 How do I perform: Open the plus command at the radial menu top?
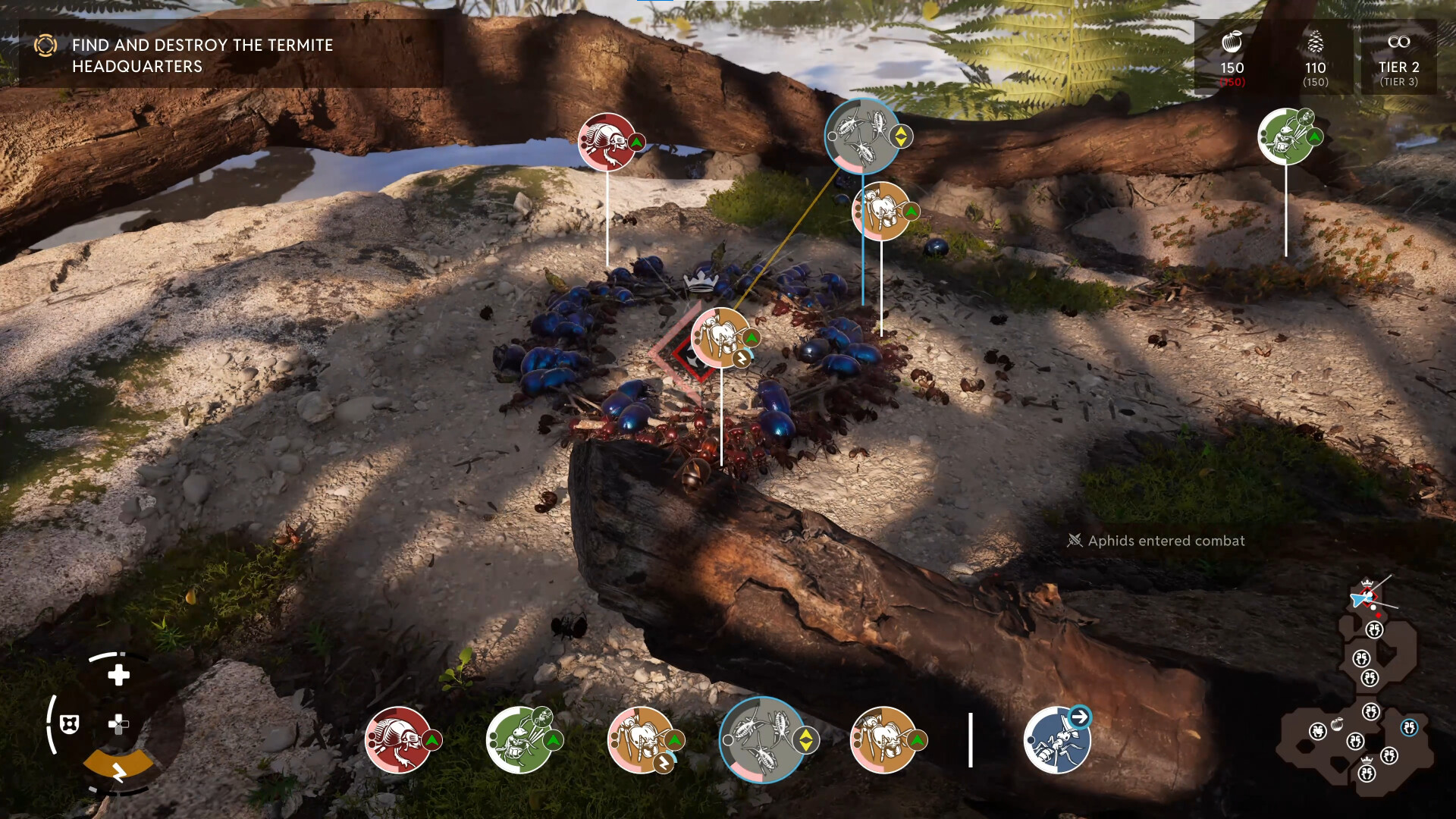point(118,673)
